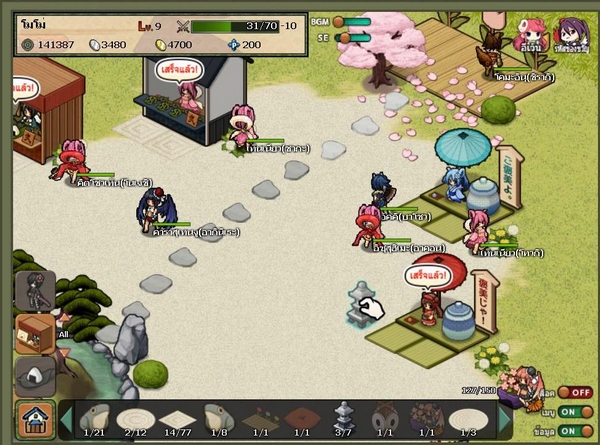Open the house build menu button
Image resolution: width=600 pixels, height=445 pixels.
pyautogui.click(x=35, y=418)
